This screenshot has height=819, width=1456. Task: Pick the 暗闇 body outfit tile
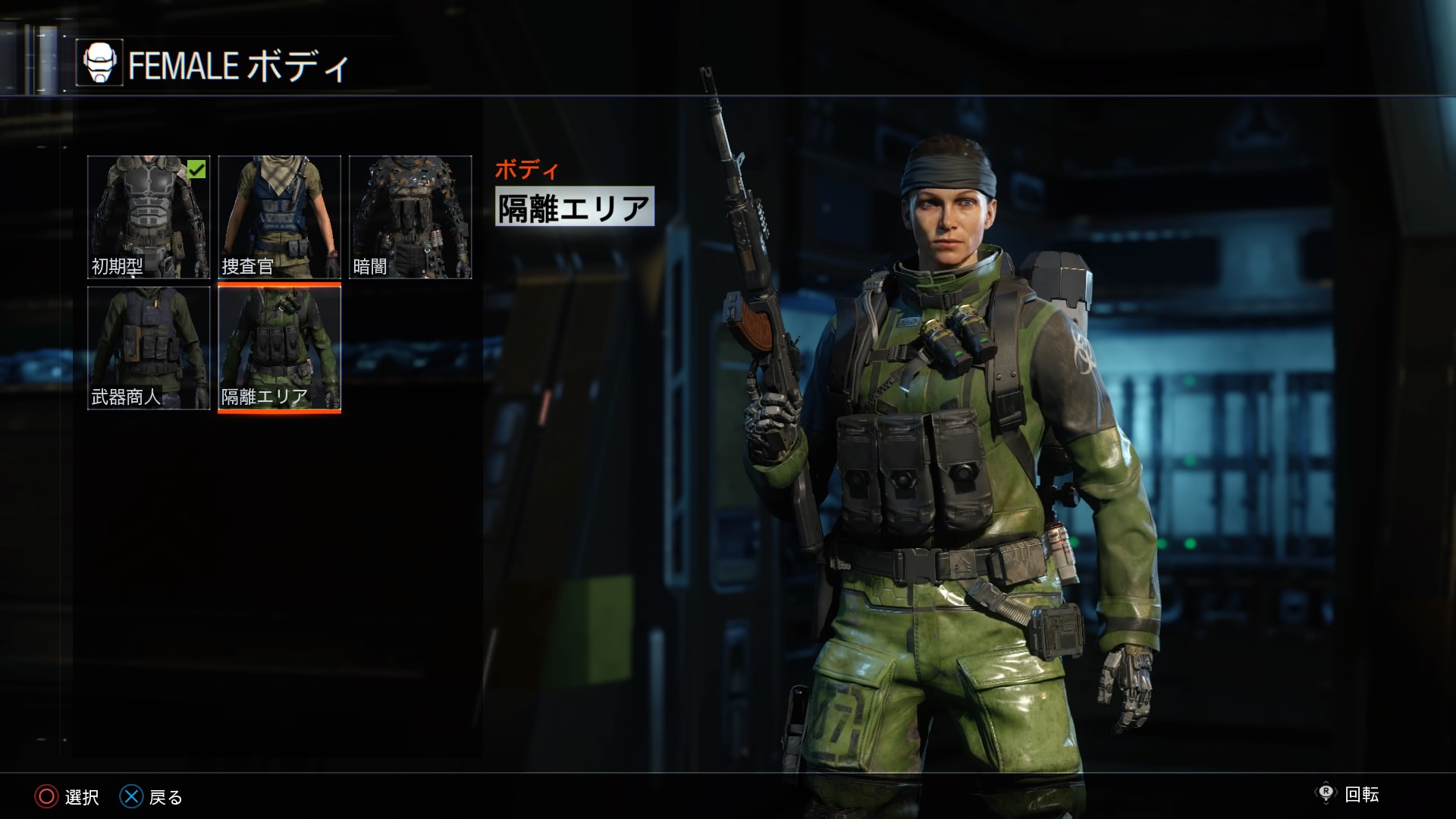tap(410, 217)
